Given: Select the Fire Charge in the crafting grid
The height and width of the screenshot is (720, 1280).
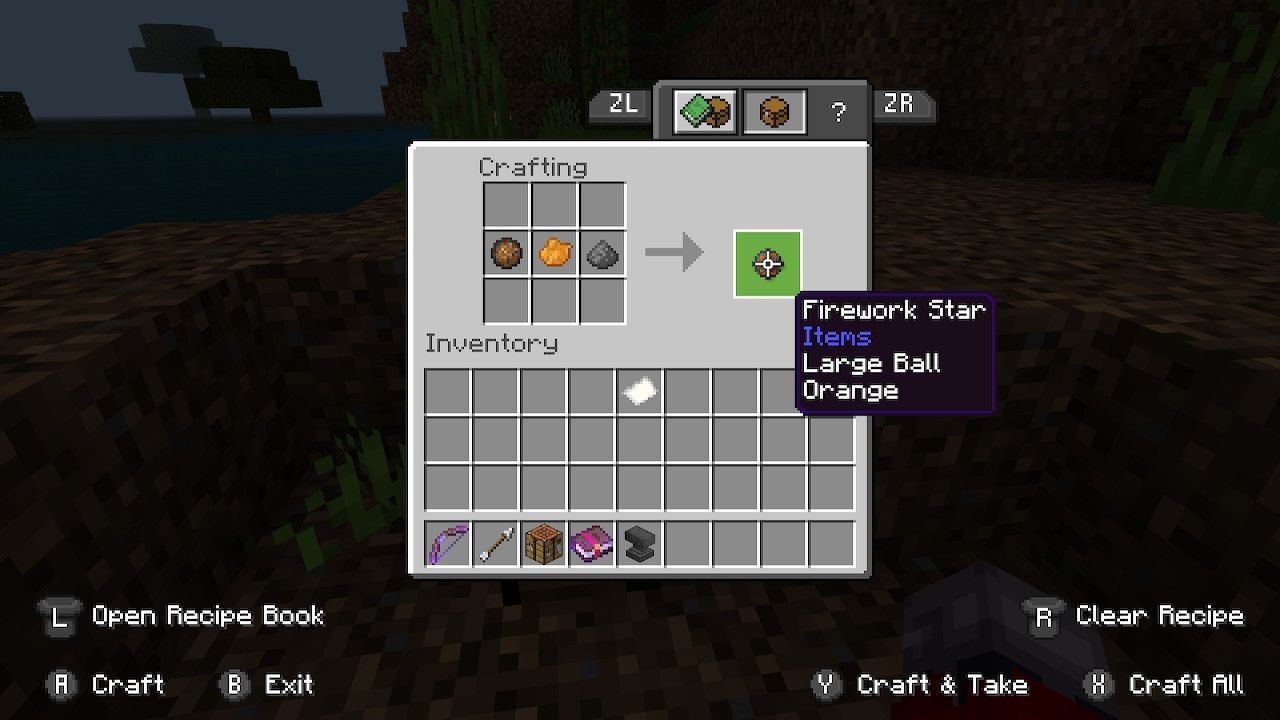Looking at the screenshot, I should point(506,253).
